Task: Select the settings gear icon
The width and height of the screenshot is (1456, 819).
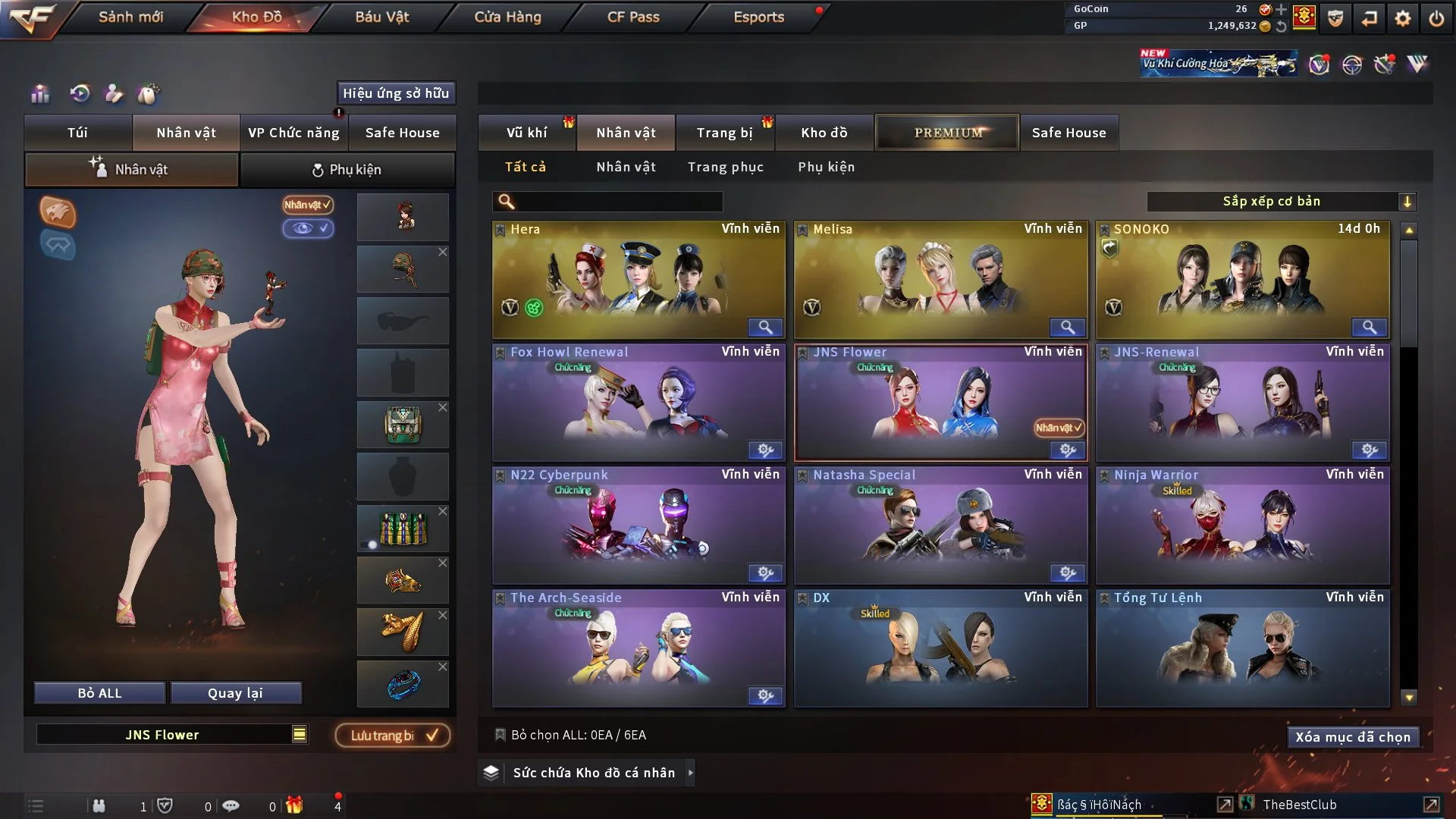Action: tap(1404, 18)
